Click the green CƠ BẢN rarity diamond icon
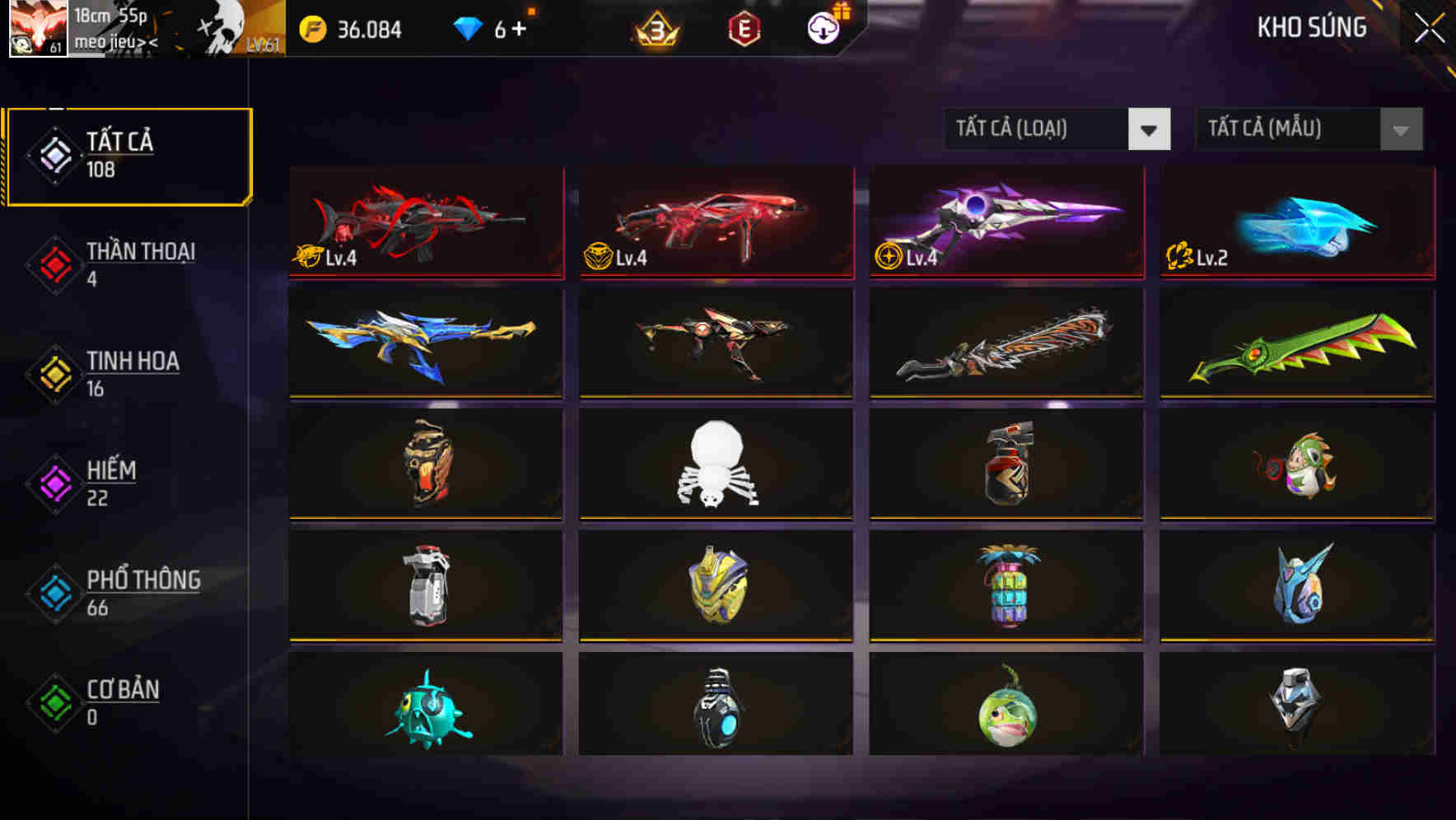 54,701
